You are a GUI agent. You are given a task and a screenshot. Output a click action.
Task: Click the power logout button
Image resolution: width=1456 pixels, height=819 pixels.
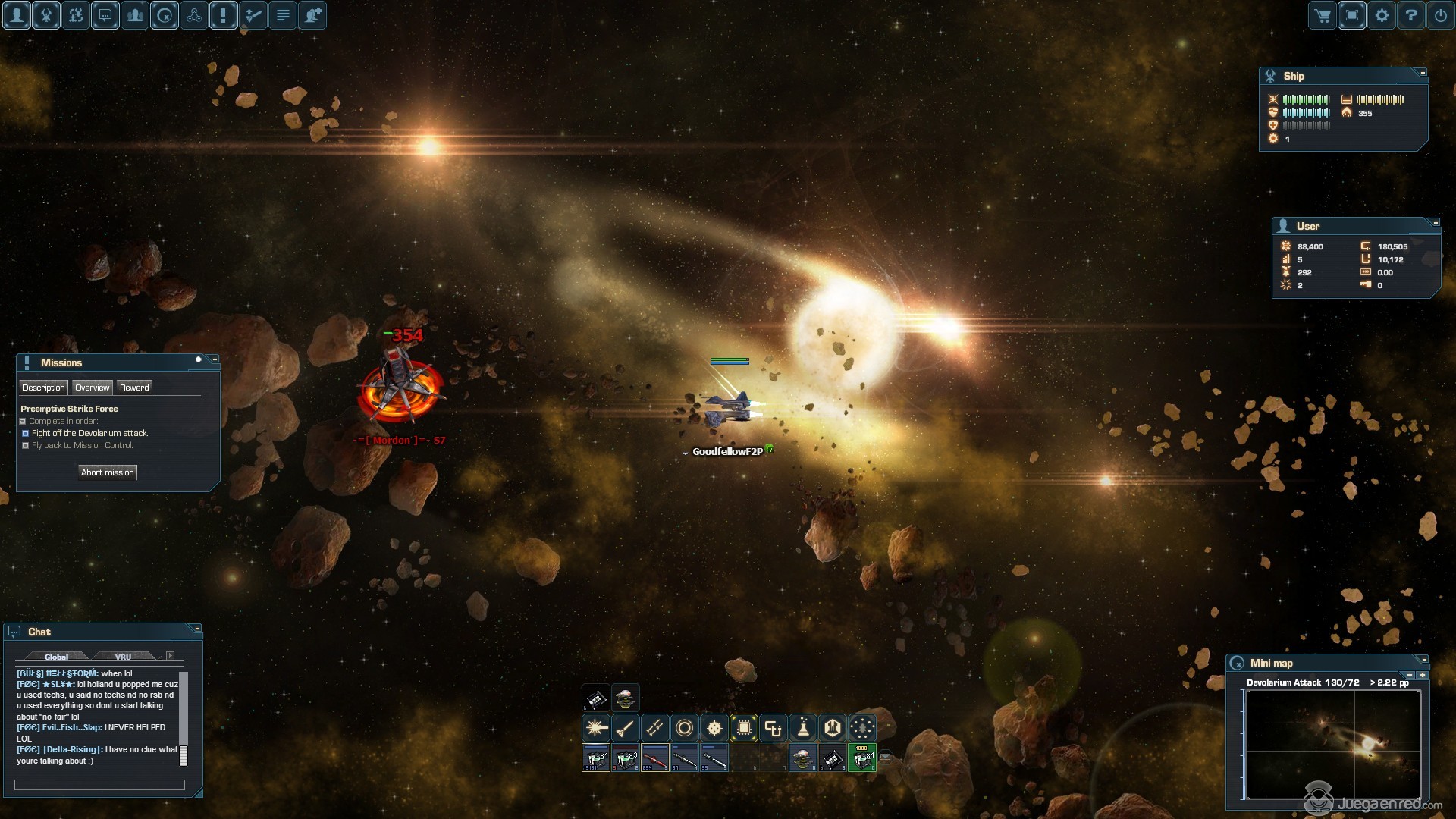click(x=1441, y=15)
